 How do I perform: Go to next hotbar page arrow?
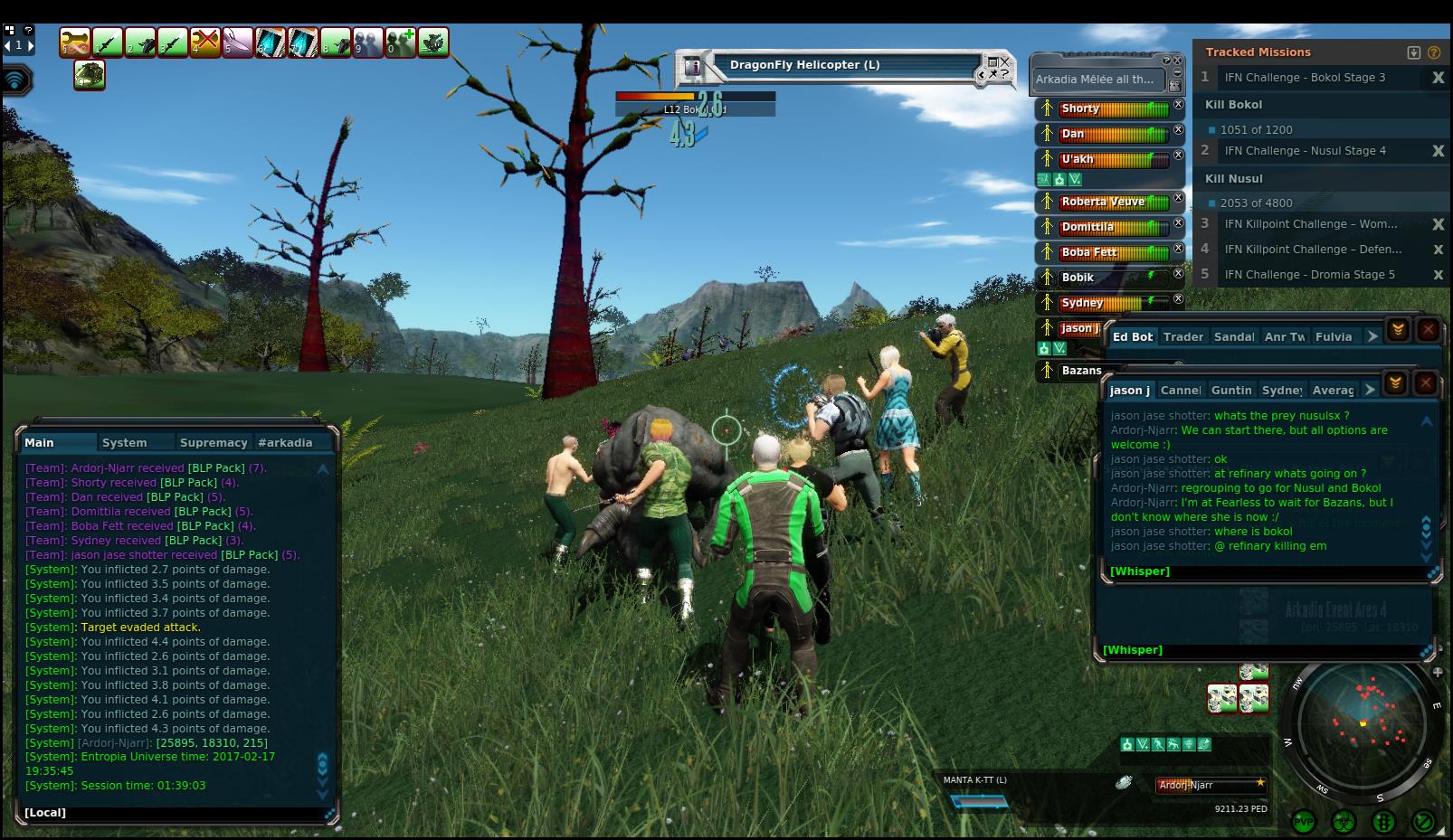click(x=30, y=45)
